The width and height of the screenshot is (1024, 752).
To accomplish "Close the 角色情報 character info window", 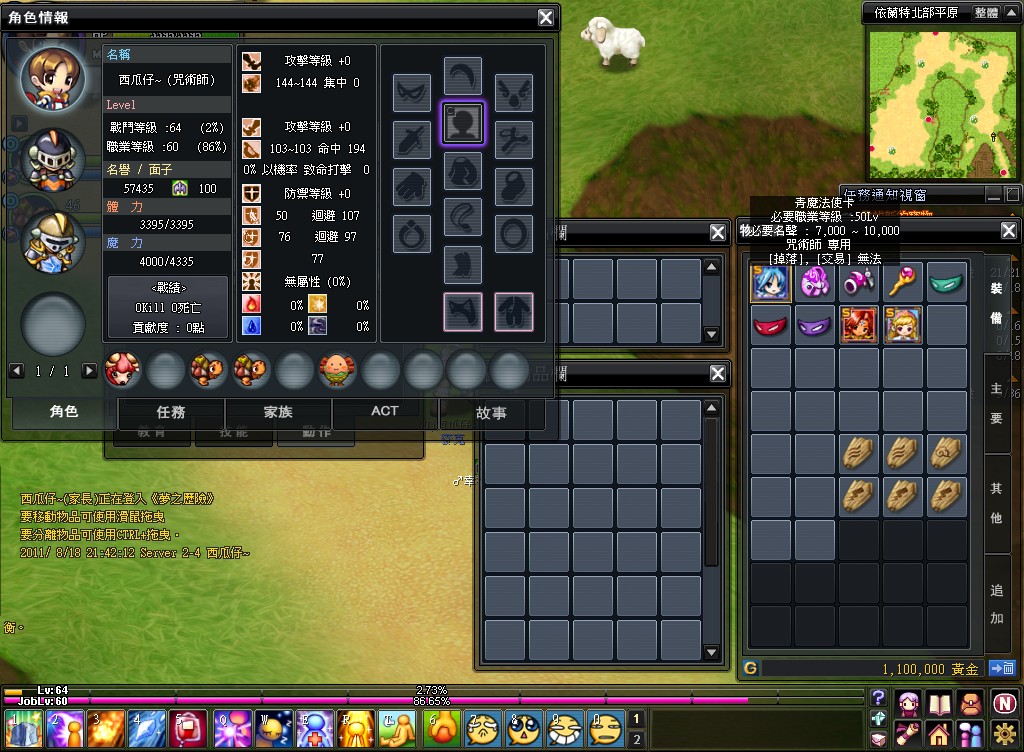I will coord(545,17).
